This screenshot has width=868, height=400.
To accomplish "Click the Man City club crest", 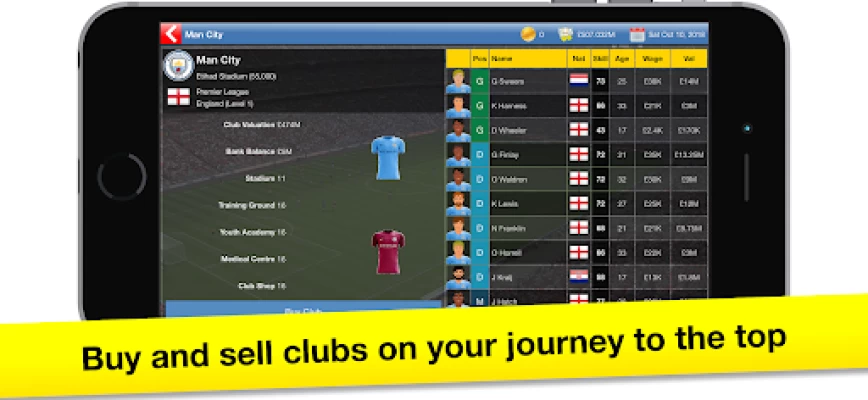I will 178,67.
